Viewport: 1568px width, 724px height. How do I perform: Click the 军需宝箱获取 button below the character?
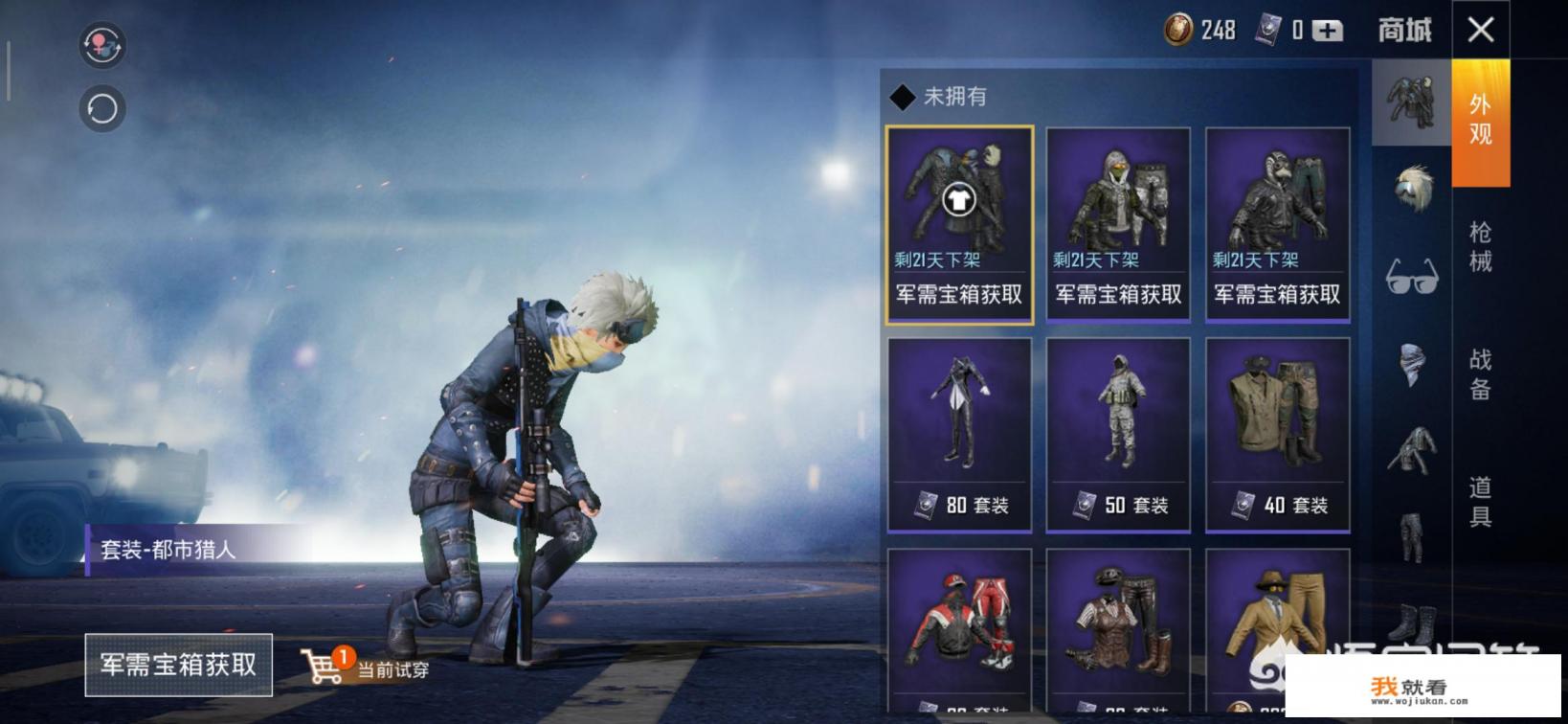tap(179, 665)
